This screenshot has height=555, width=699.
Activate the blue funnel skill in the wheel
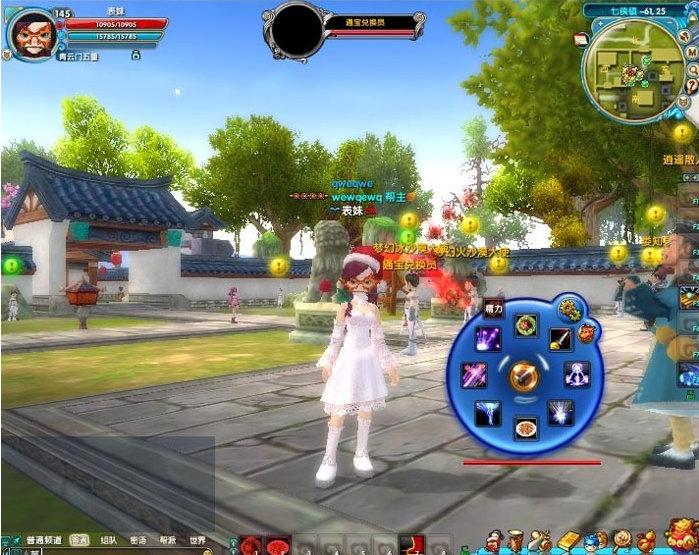(488, 412)
